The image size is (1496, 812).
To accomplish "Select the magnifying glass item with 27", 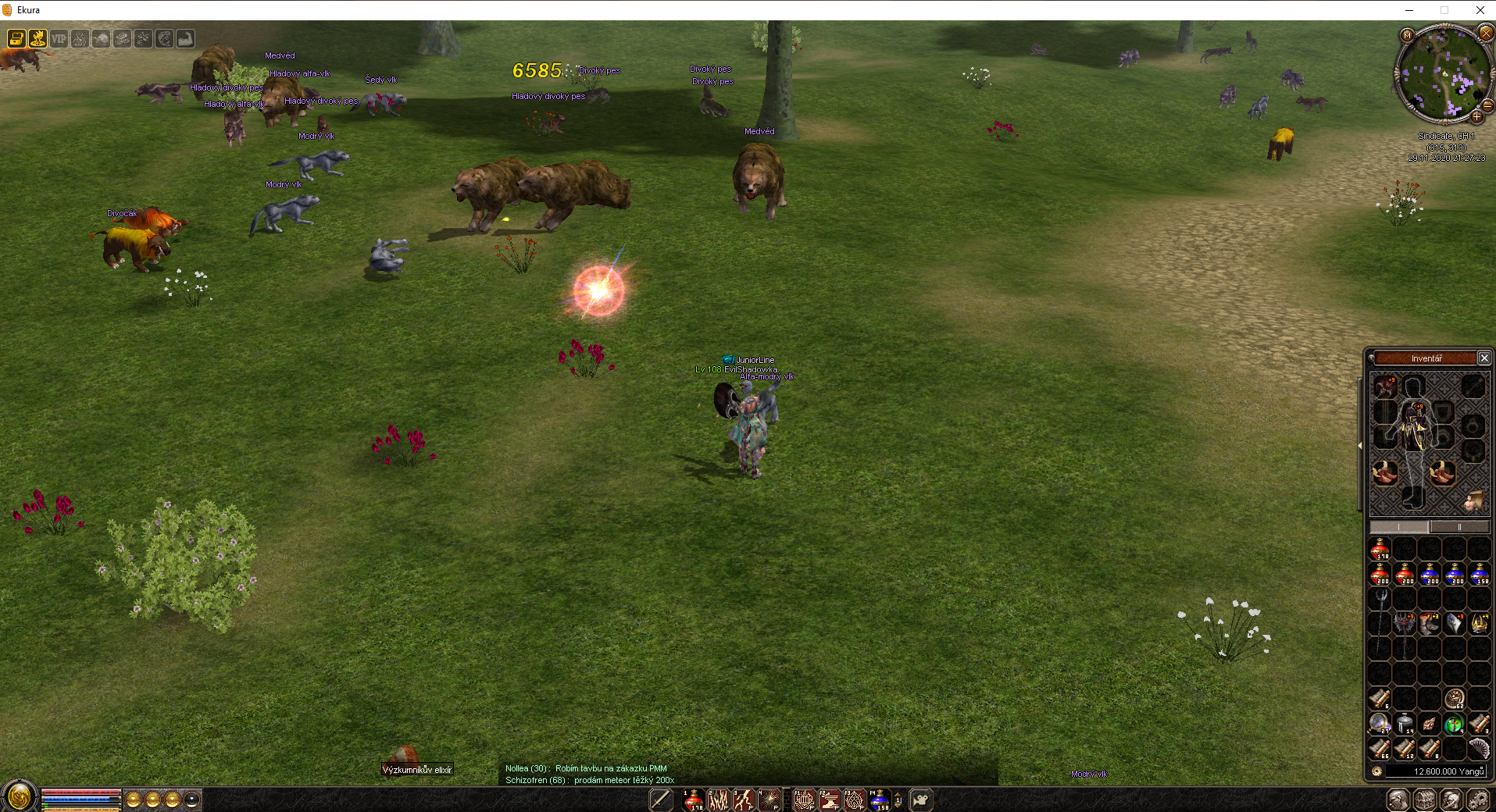I will tap(1380, 724).
